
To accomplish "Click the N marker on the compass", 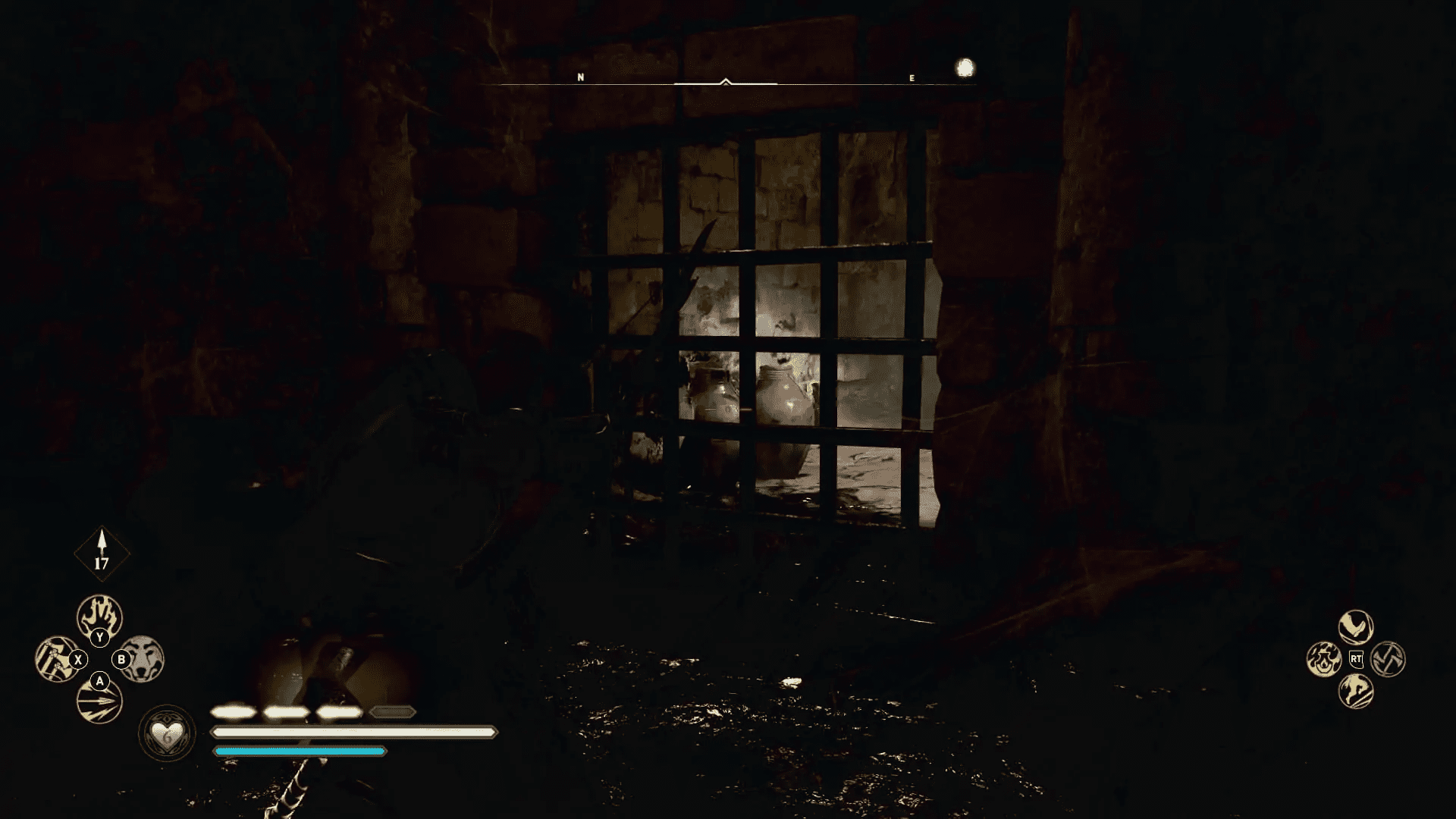I will click(x=581, y=77).
